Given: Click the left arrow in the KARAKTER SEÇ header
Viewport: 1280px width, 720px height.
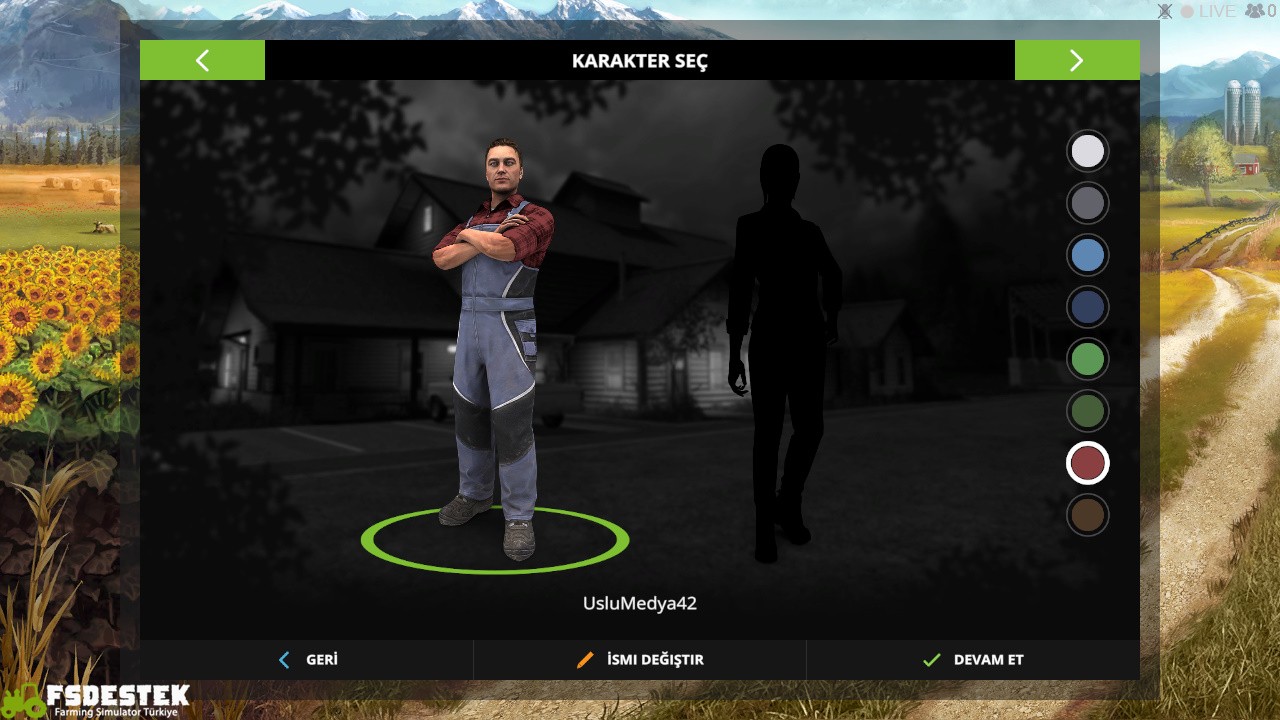Looking at the screenshot, I should 202,60.
